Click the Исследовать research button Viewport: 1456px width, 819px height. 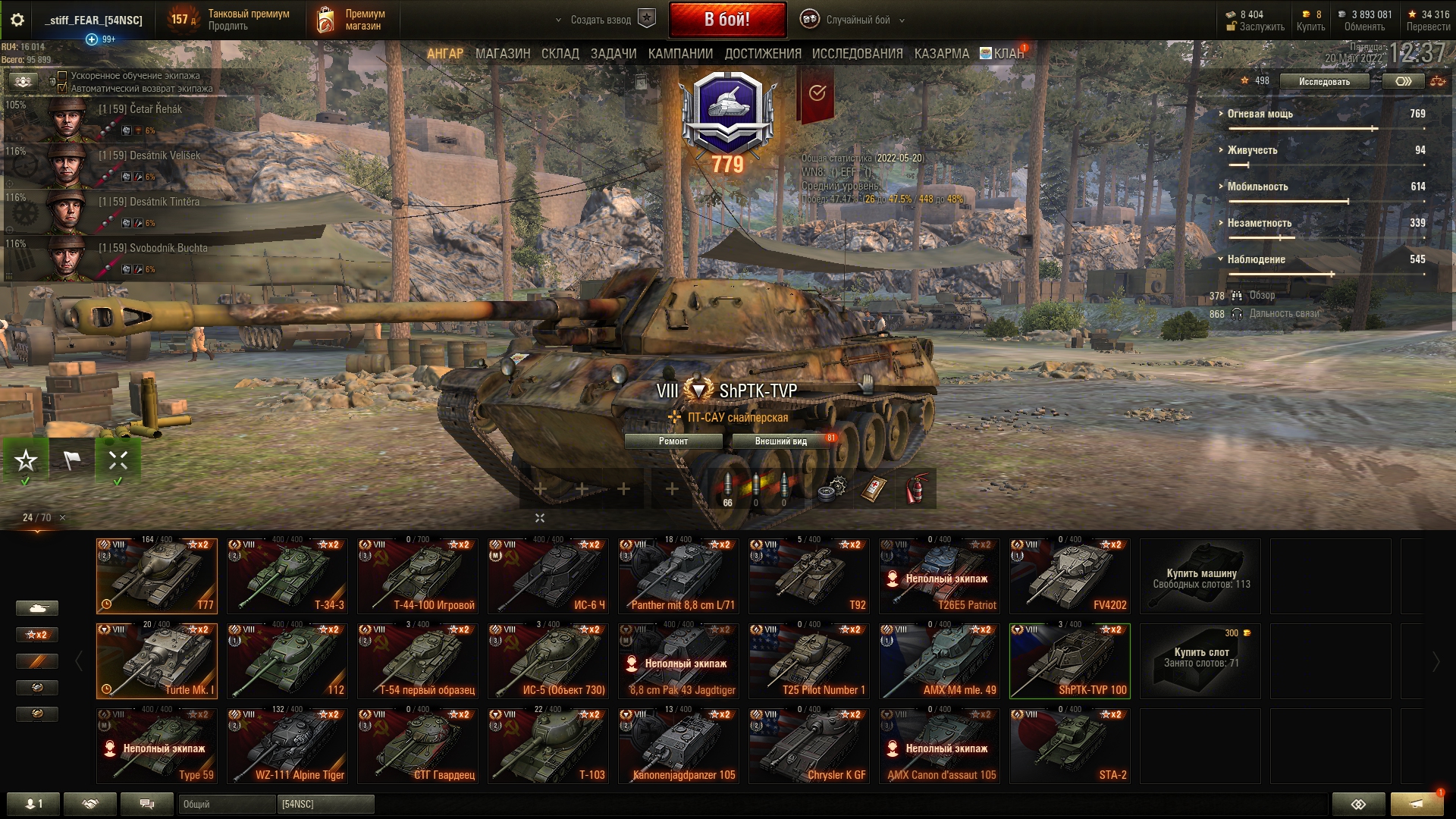(x=1323, y=81)
